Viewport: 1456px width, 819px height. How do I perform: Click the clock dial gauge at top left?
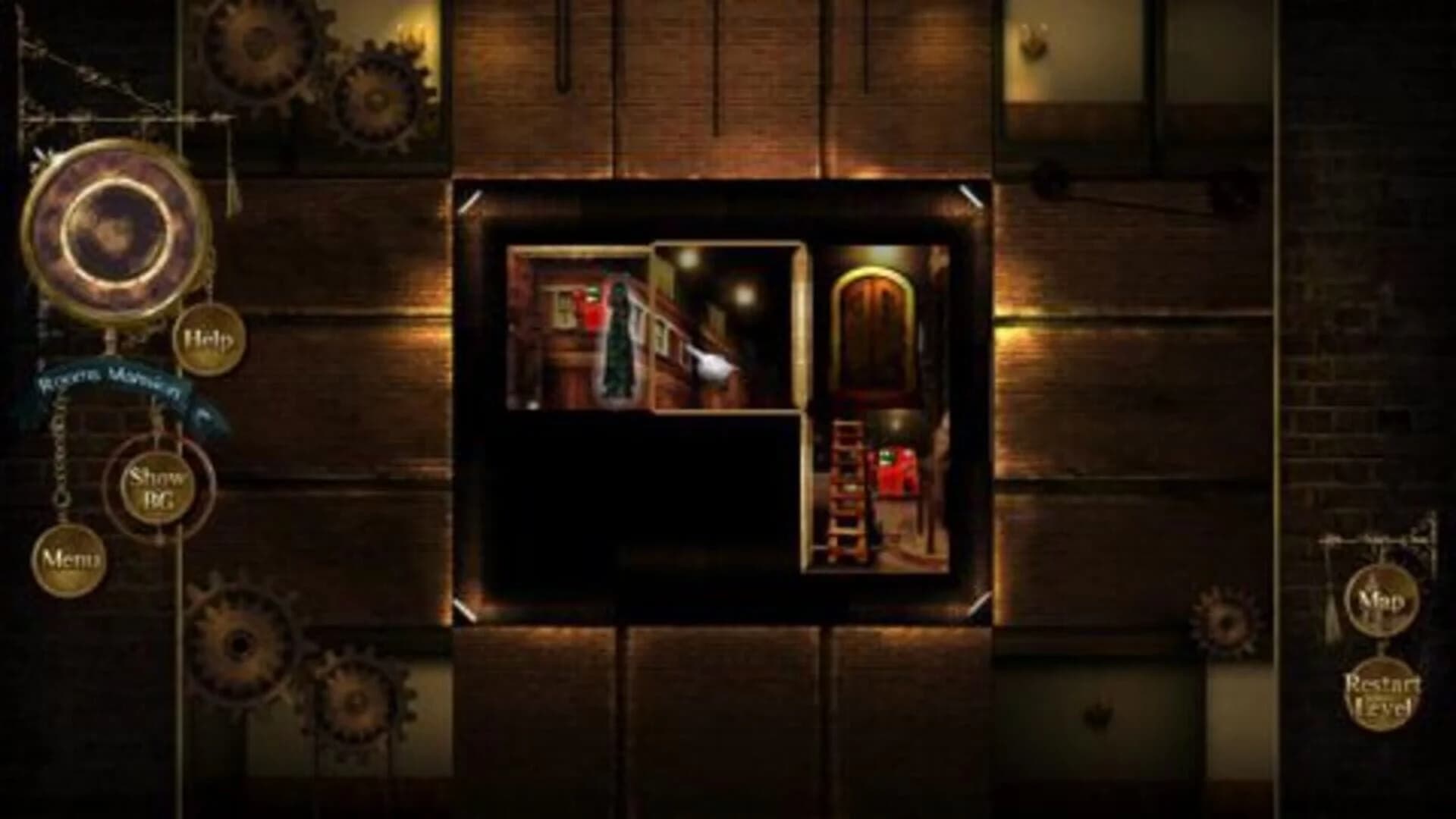click(114, 227)
